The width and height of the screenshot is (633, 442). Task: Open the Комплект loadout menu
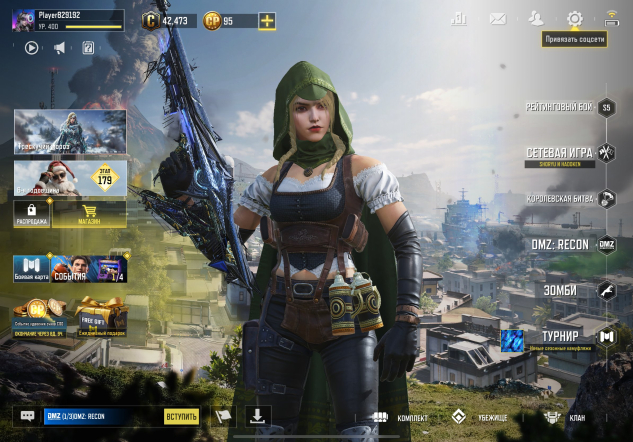[403, 417]
